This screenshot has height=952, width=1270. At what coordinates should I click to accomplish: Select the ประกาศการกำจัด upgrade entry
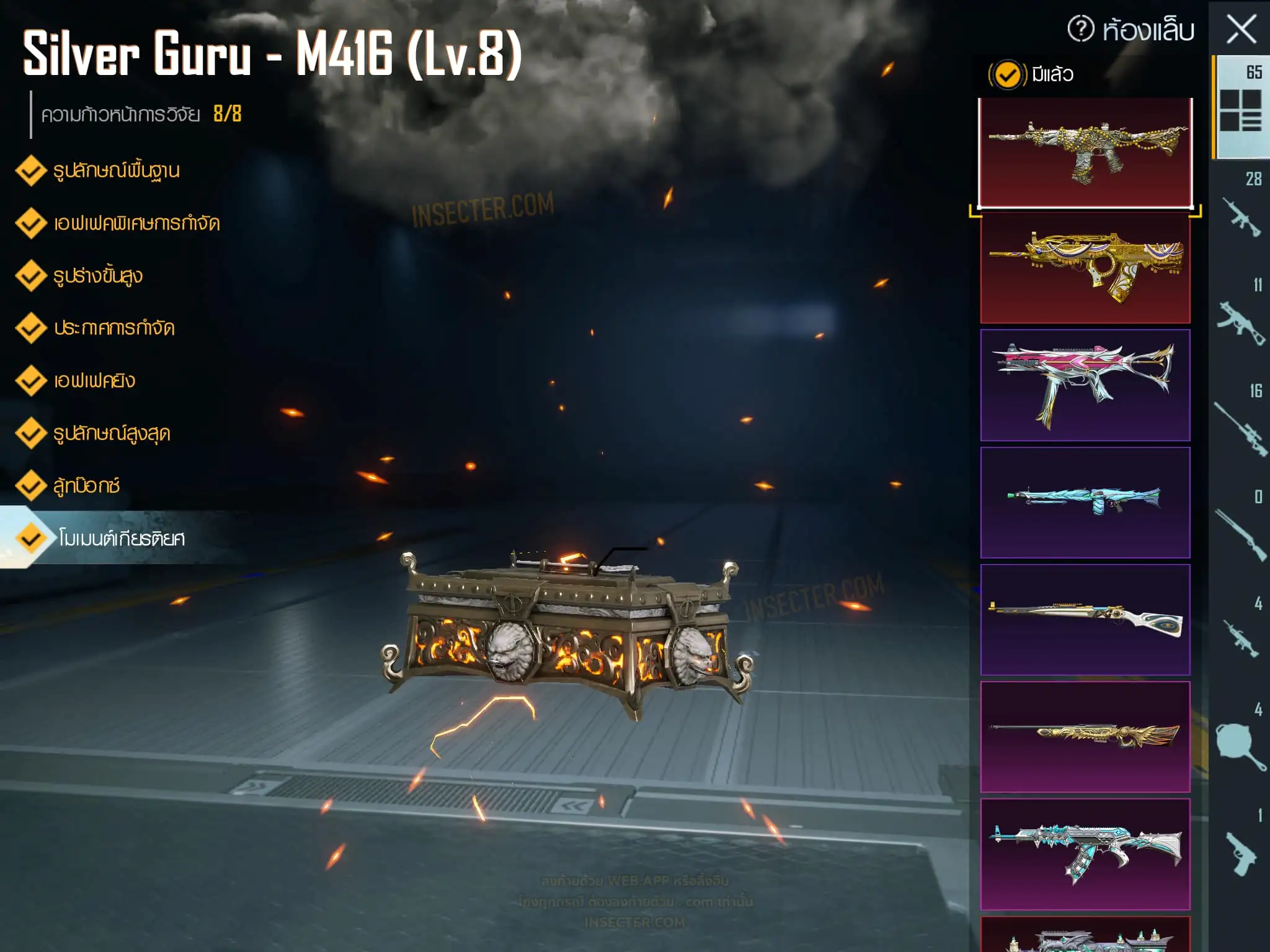(x=114, y=328)
